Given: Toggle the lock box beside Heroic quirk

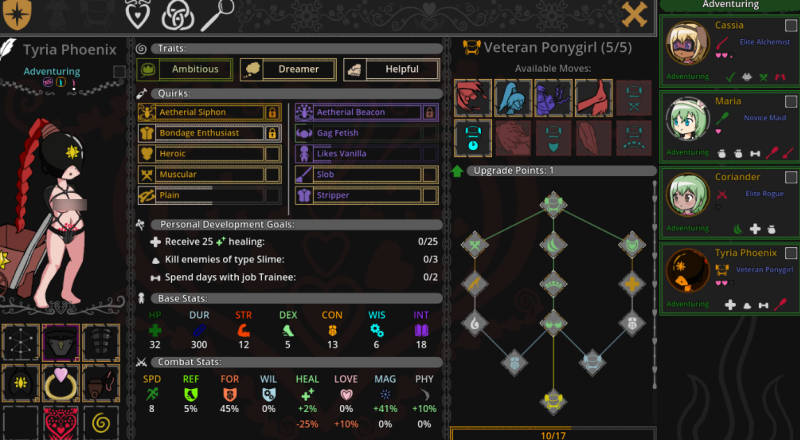Looking at the screenshot, I should (x=272, y=154).
